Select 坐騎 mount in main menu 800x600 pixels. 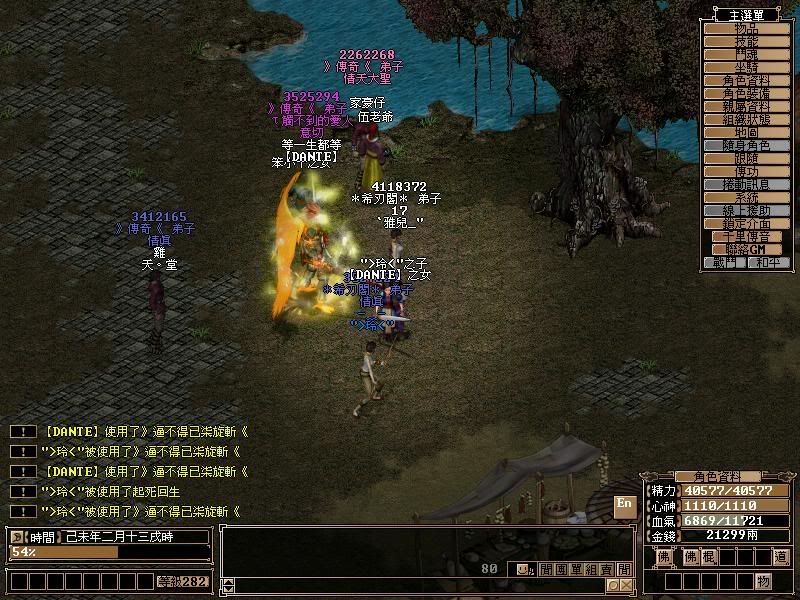[746, 67]
